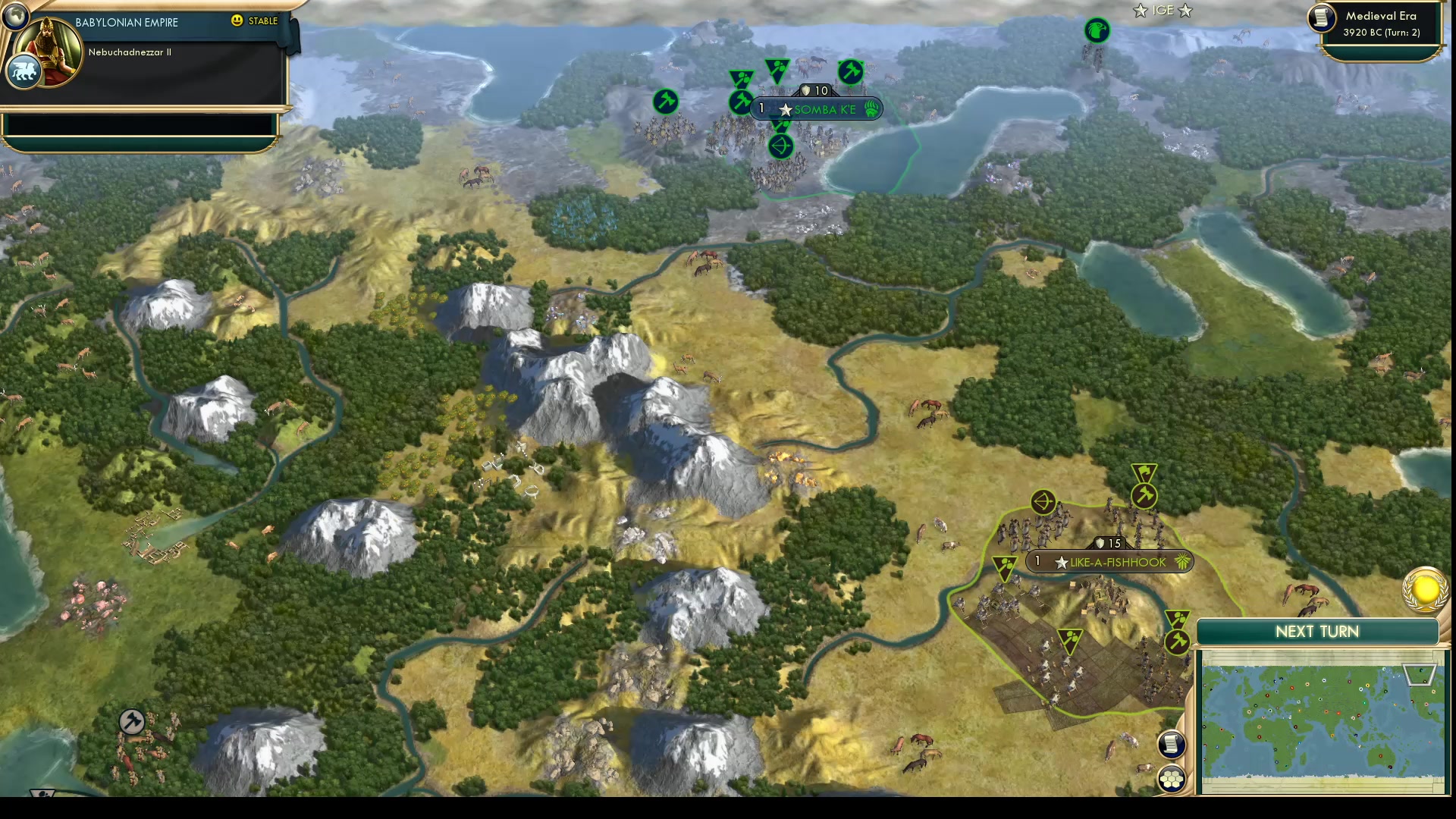Click the globe icon above the leader portrait
This screenshot has width=1456, height=819.
click(15, 17)
